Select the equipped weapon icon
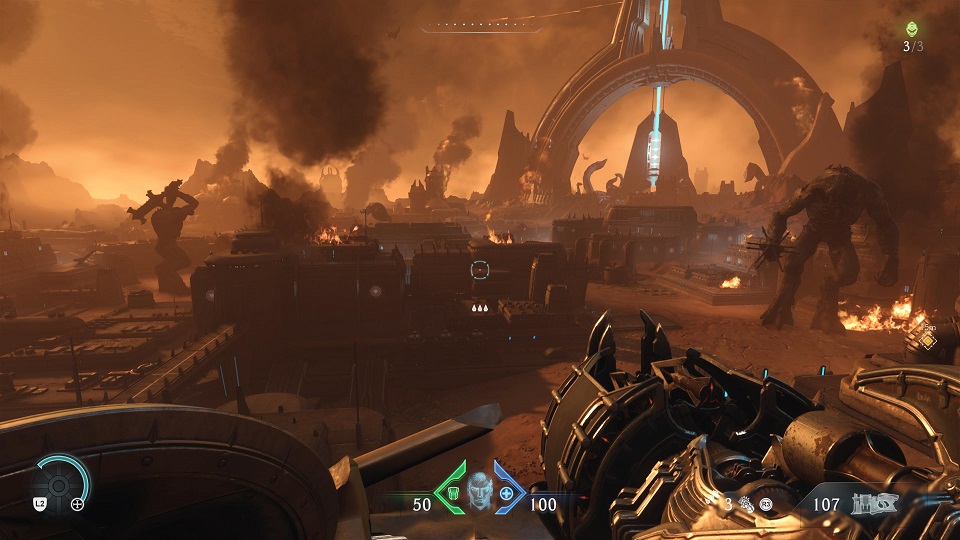This screenshot has height=540, width=960. [871, 505]
